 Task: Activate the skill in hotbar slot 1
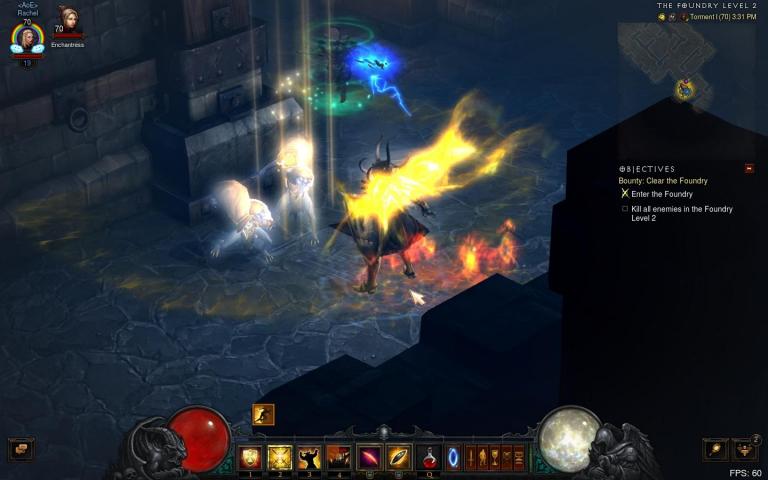point(250,458)
